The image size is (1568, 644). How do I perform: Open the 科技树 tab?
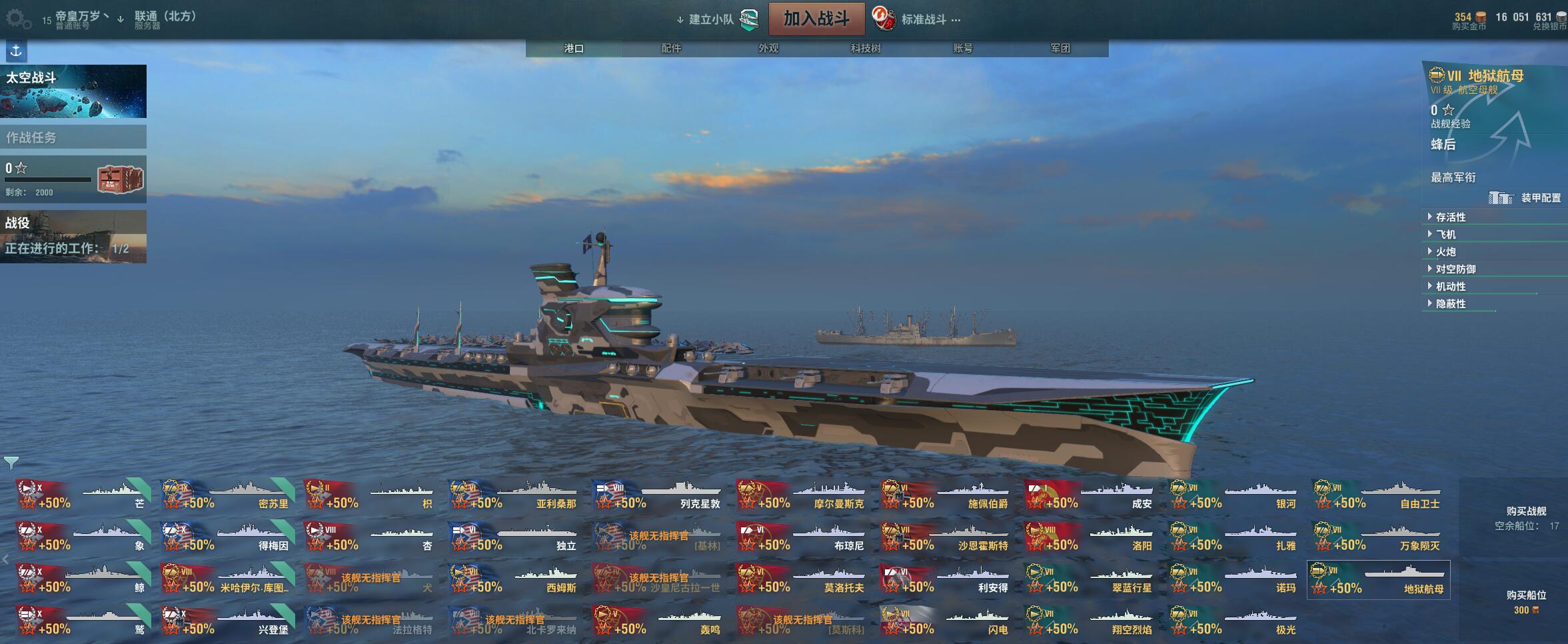(866, 48)
